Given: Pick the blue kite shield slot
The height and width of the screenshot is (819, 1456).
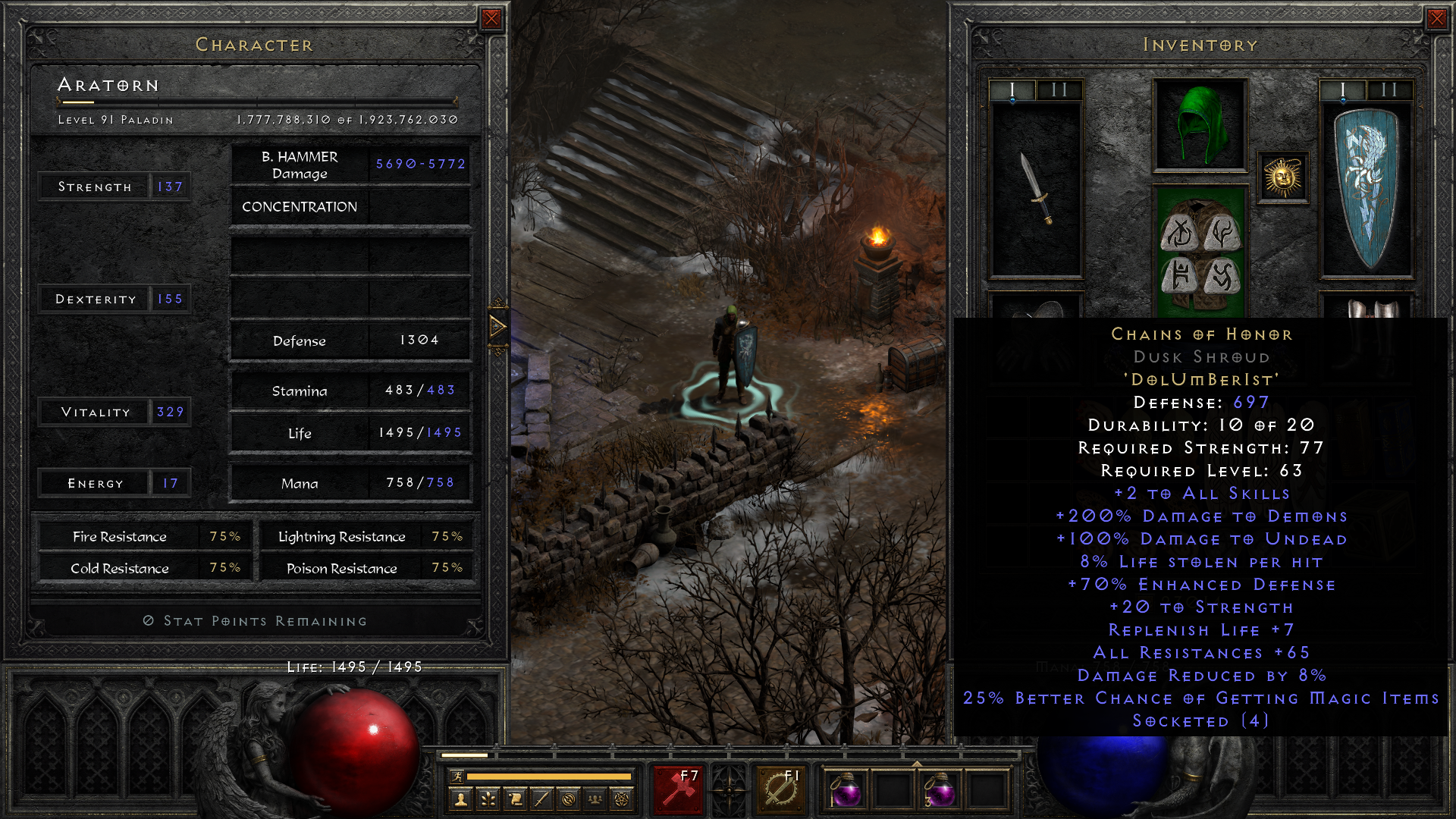Looking at the screenshot, I should (1367, 190).
